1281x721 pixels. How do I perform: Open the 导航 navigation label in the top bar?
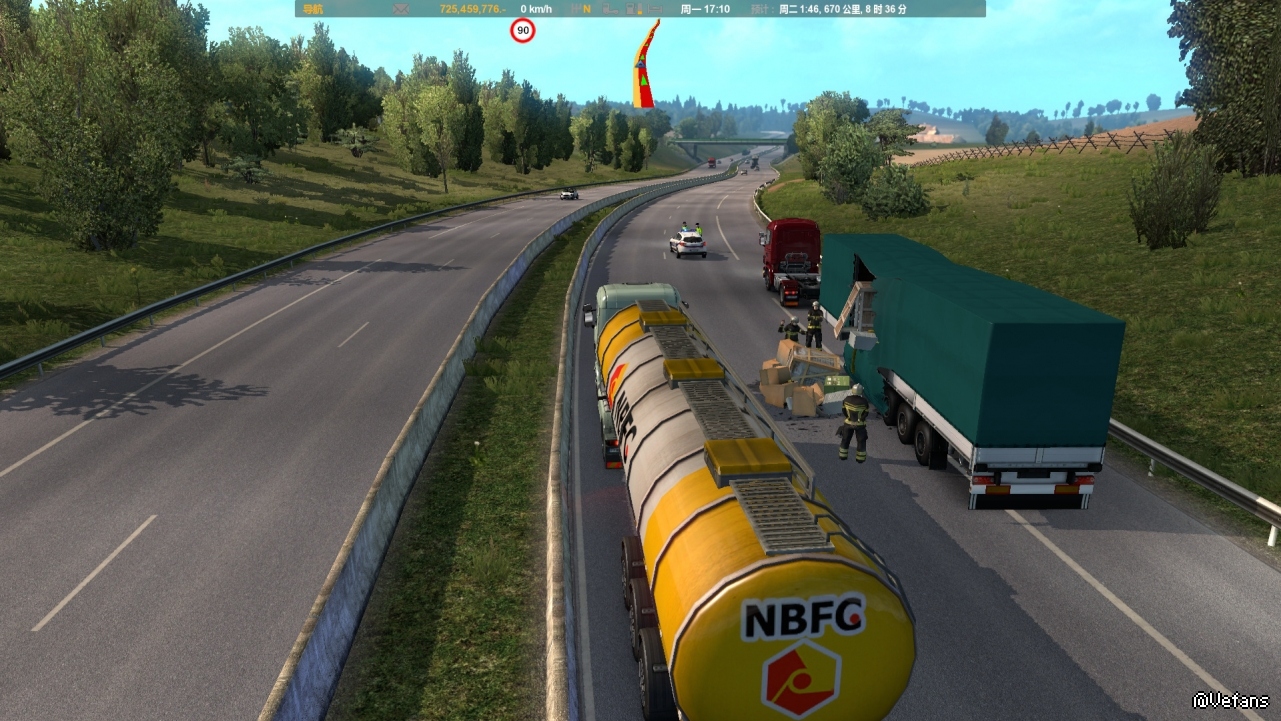[313, 9]
